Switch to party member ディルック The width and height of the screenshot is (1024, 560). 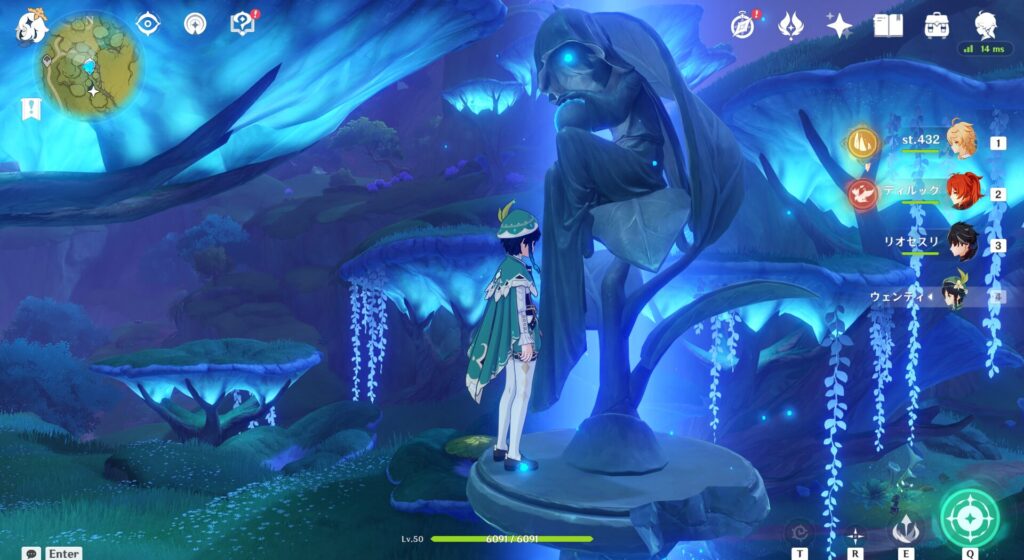(961, 193)
